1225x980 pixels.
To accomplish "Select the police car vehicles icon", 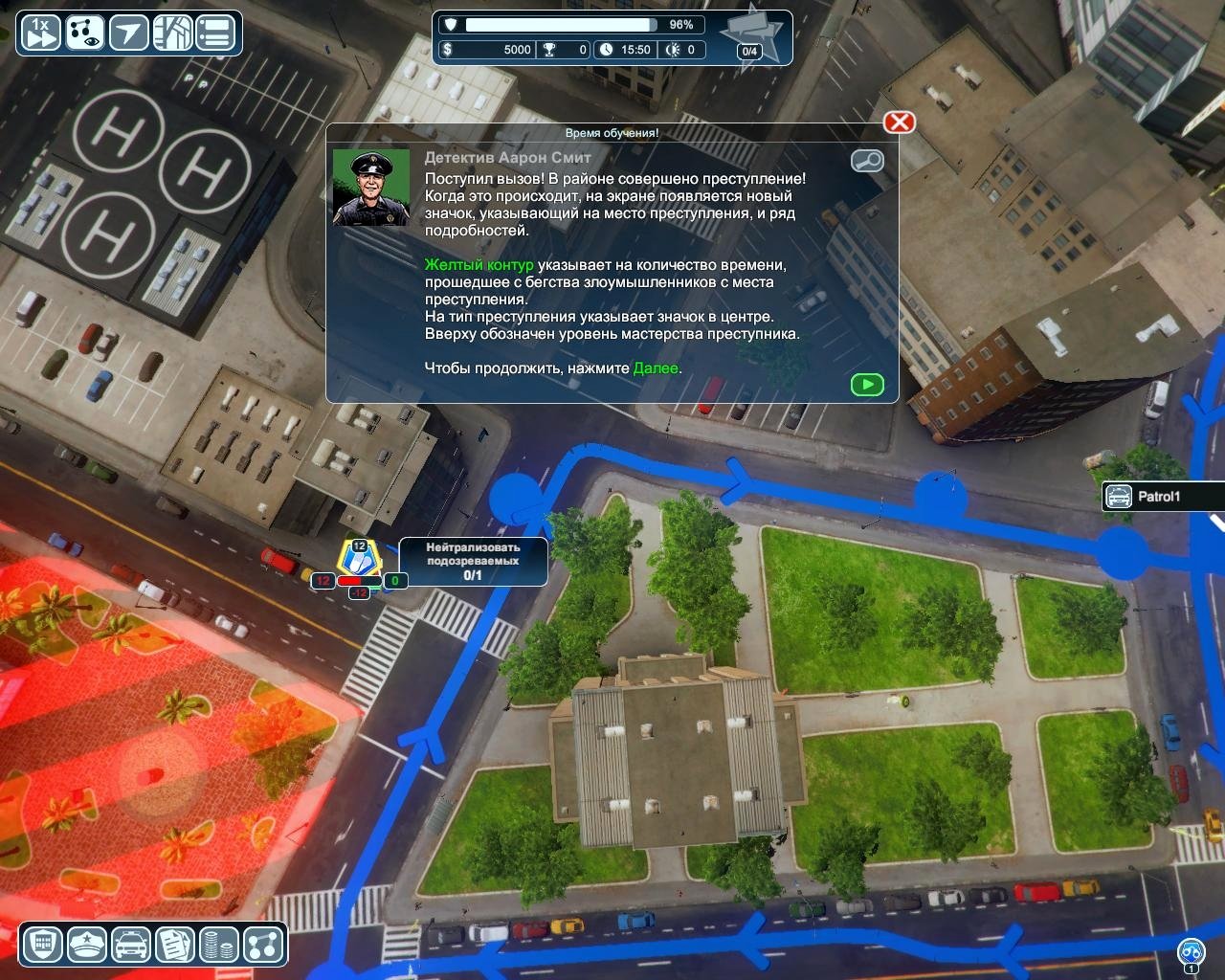I will pos(129,946).
